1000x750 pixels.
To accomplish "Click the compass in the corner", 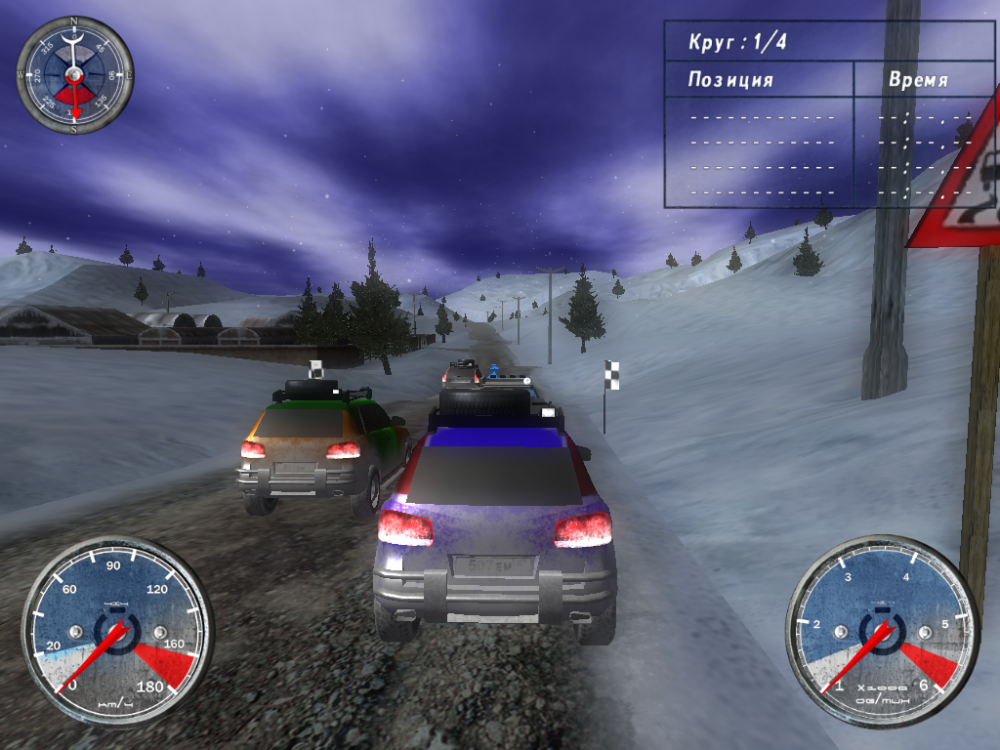I will [x=74, y=74].
